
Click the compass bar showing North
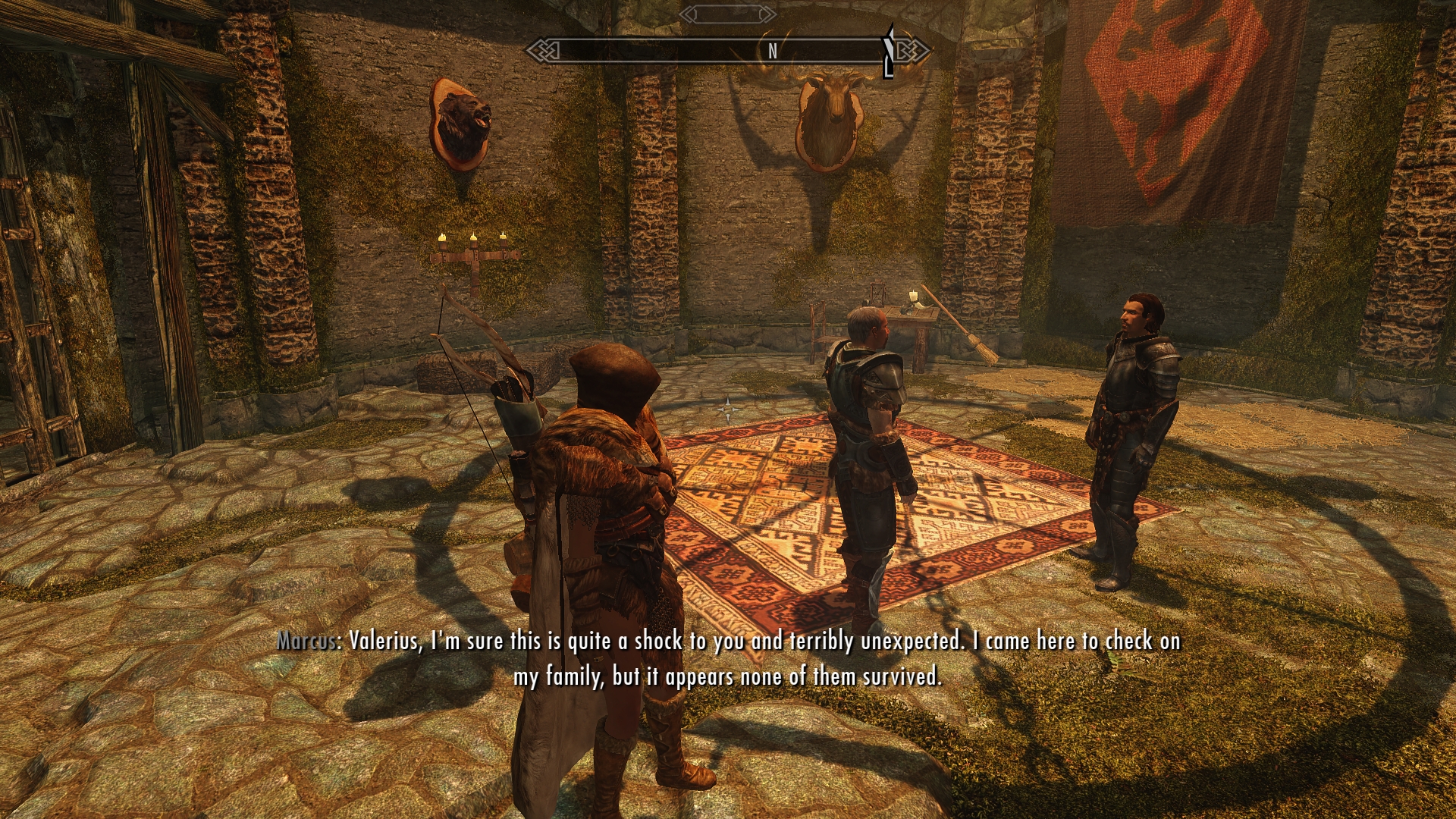pyautogui.click(x=726, y=51)
